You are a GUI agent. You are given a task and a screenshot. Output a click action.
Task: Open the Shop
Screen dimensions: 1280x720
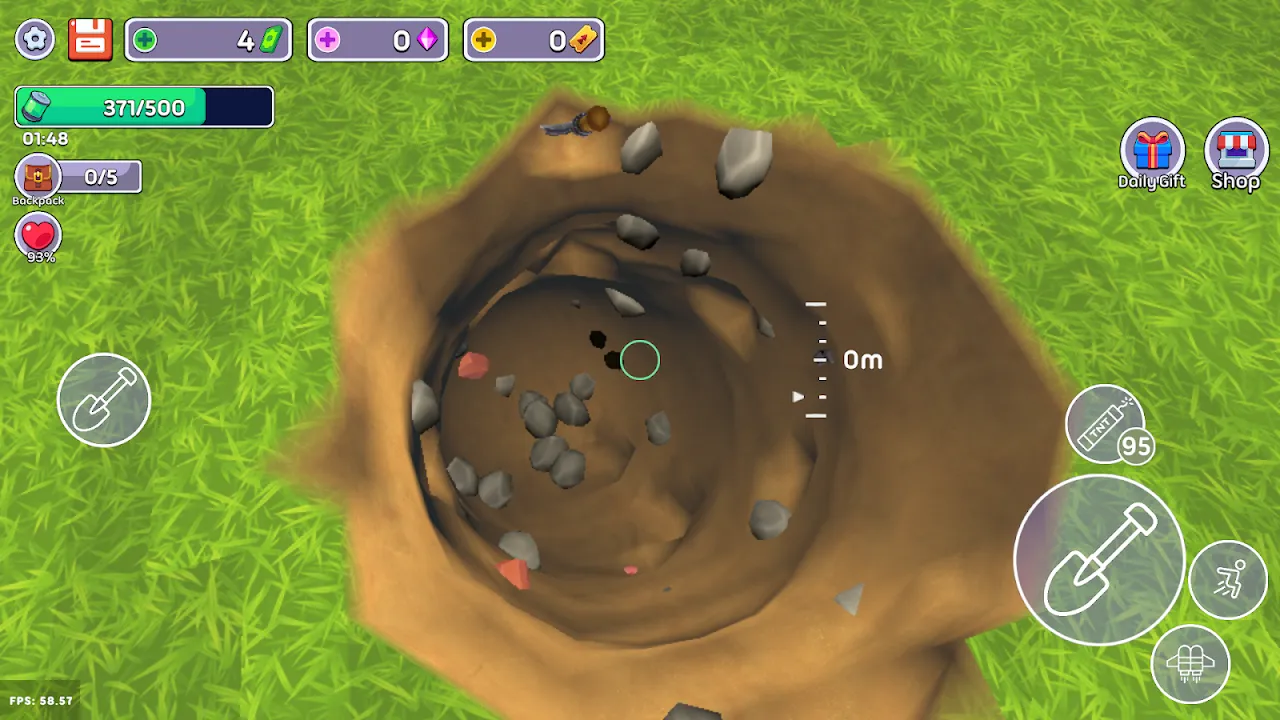pyautogui.click(x=1236, y=153)
